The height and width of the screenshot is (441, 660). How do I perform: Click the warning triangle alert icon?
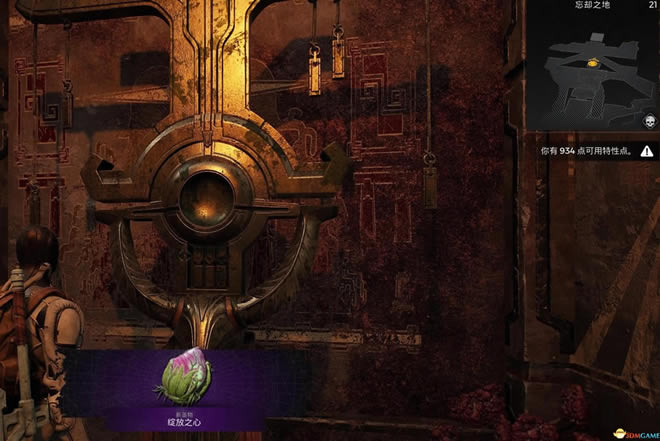coord(647,150)
